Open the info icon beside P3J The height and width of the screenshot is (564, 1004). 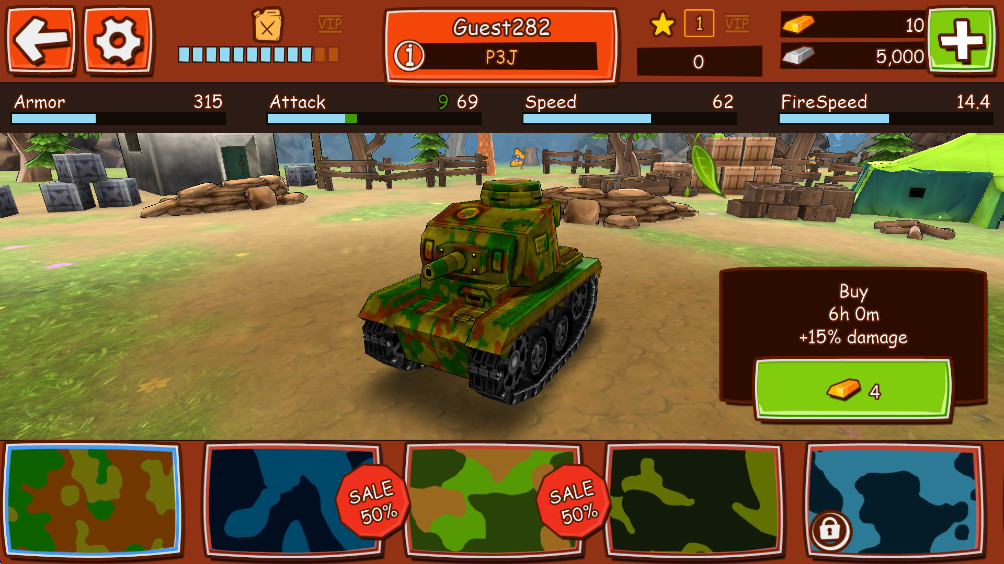click(x=407, y=57)
